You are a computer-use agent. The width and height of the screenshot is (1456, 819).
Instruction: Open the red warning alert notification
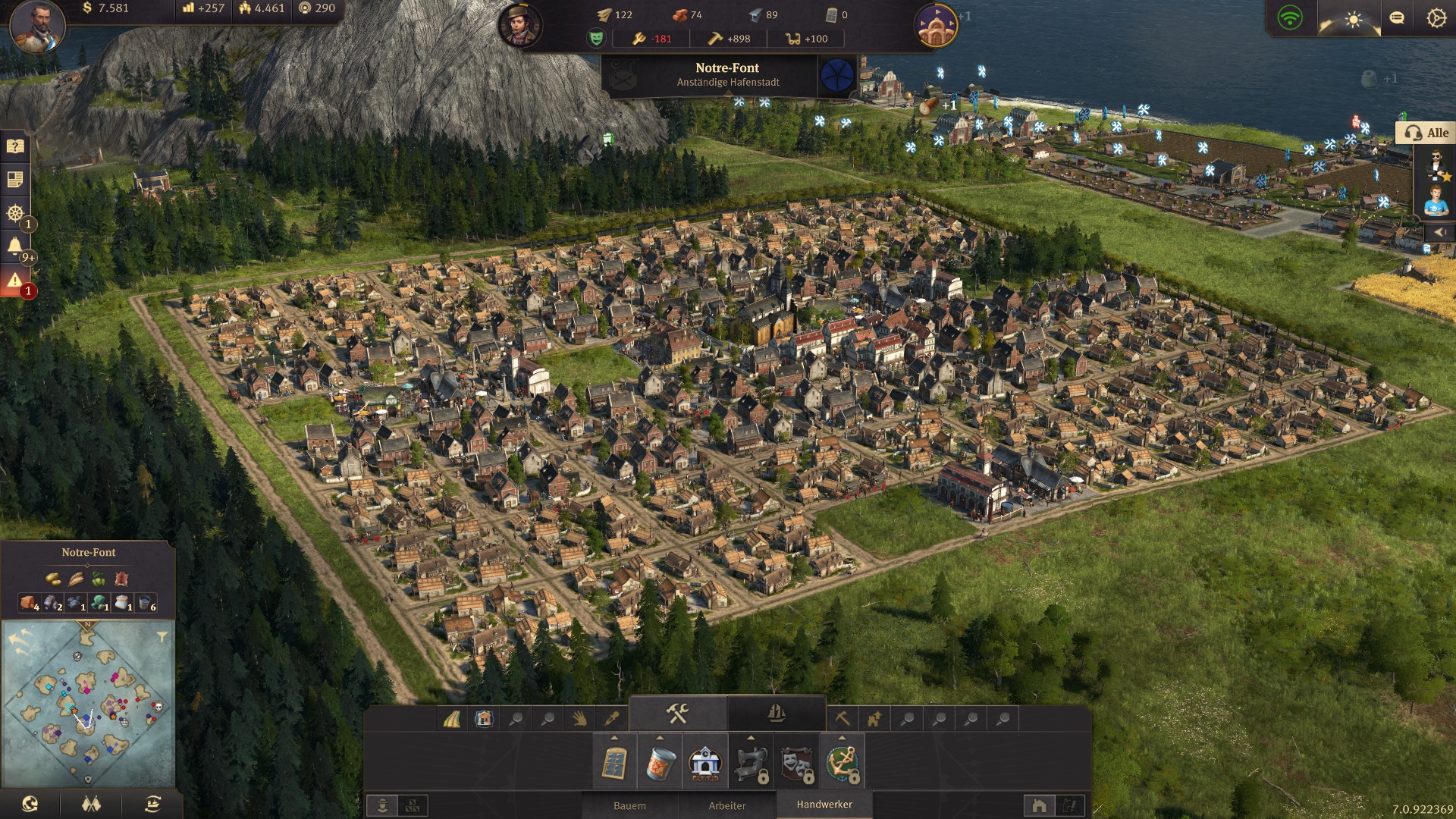coord(14,281)
